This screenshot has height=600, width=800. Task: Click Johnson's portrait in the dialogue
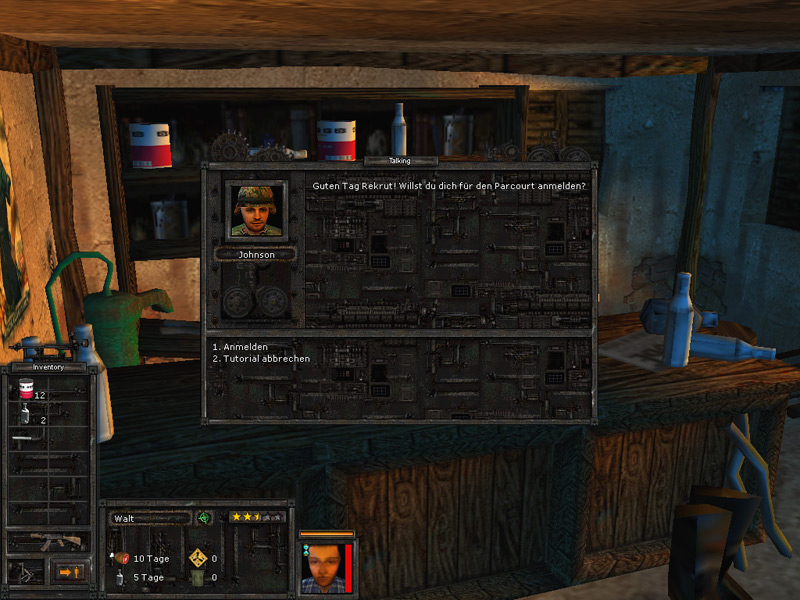pos(255,211)
